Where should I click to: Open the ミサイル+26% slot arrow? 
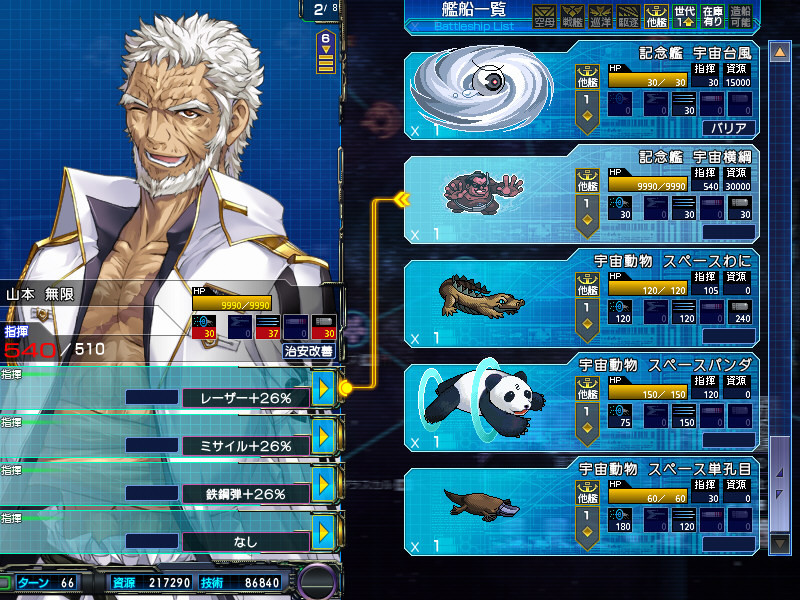point(323,436)
